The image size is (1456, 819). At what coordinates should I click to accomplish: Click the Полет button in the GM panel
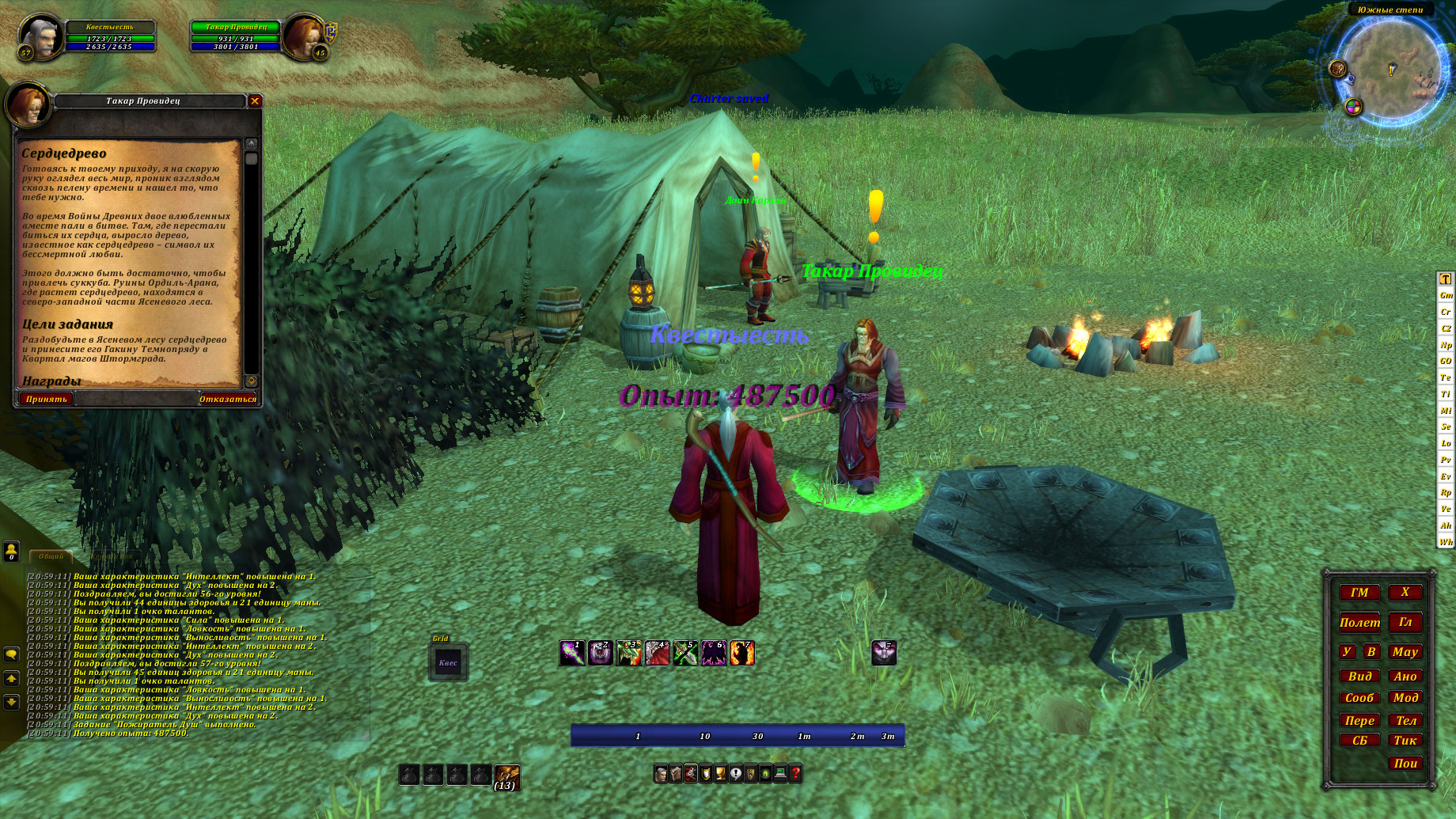pyautogui.click(x=1359, y=623)
